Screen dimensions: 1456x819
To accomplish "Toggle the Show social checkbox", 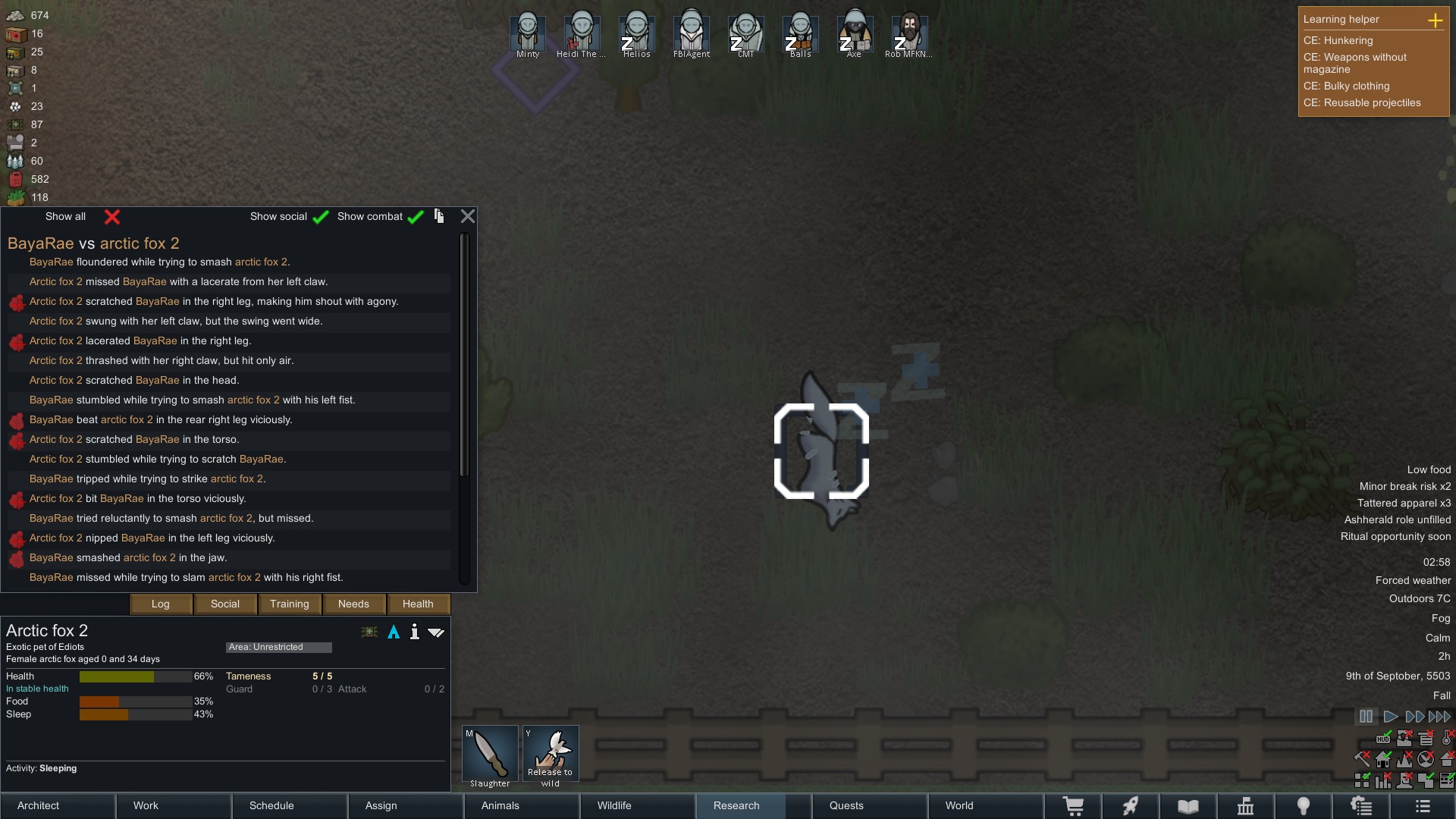I will (321, 217).
